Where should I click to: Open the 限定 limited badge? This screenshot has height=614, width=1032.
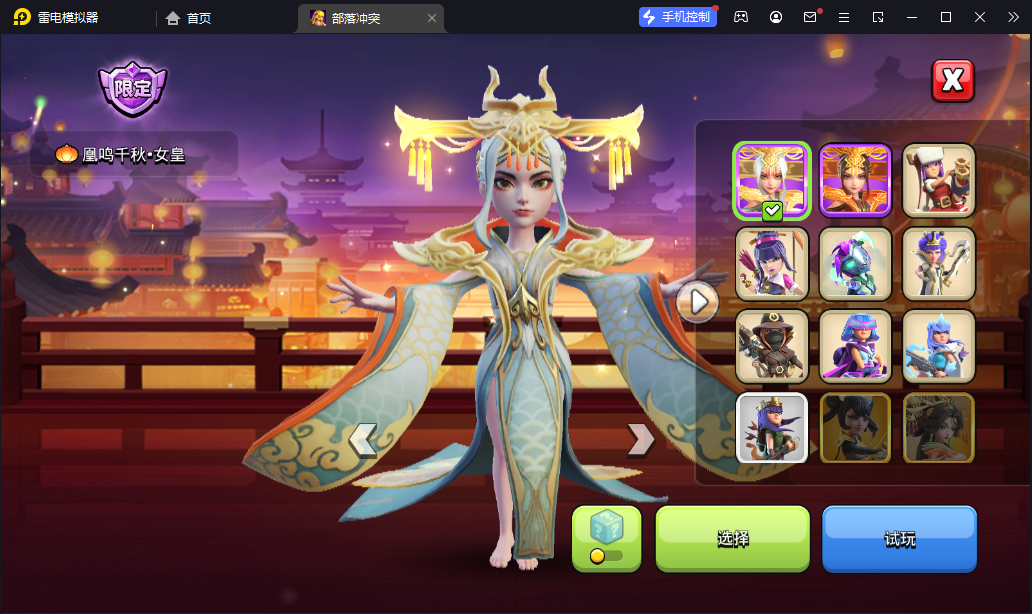[132, 88]
